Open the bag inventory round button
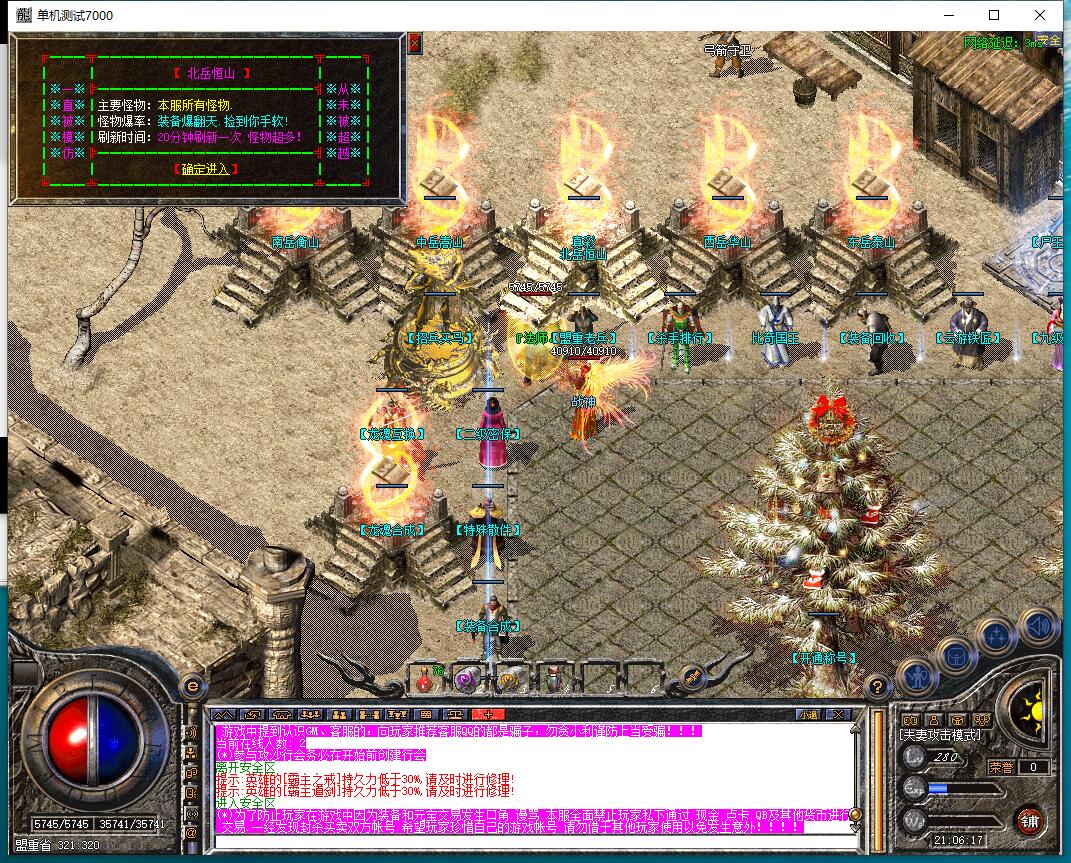 [x=957, y=656]
